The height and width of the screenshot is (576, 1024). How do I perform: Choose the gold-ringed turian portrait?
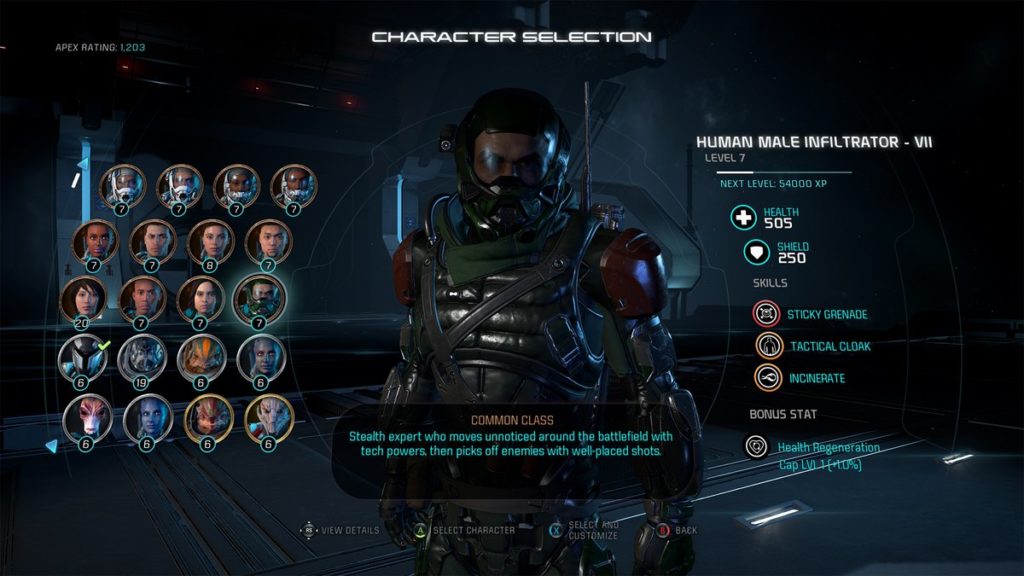pos(269,416)
